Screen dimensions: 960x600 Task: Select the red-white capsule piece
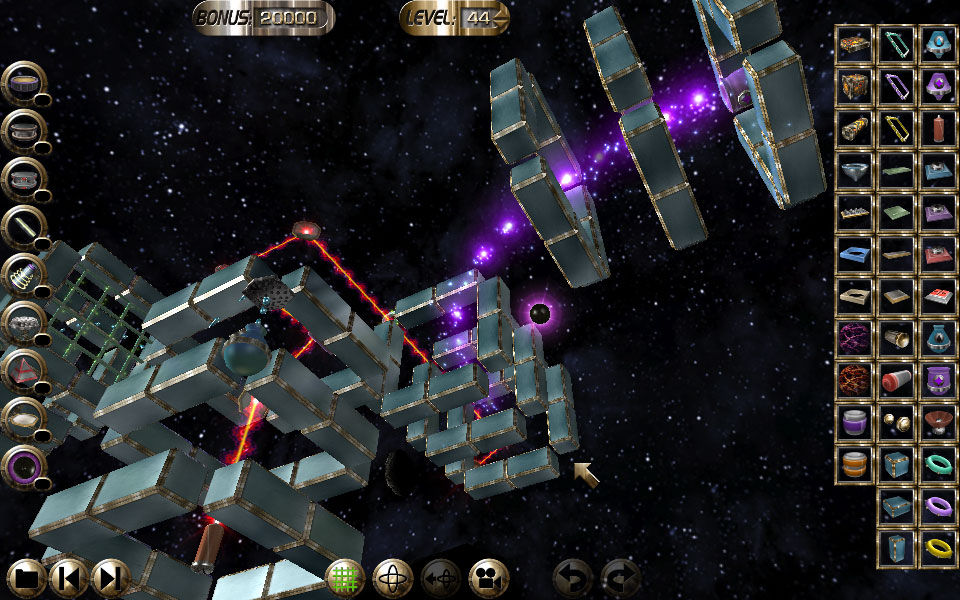(x=896, y=380)
